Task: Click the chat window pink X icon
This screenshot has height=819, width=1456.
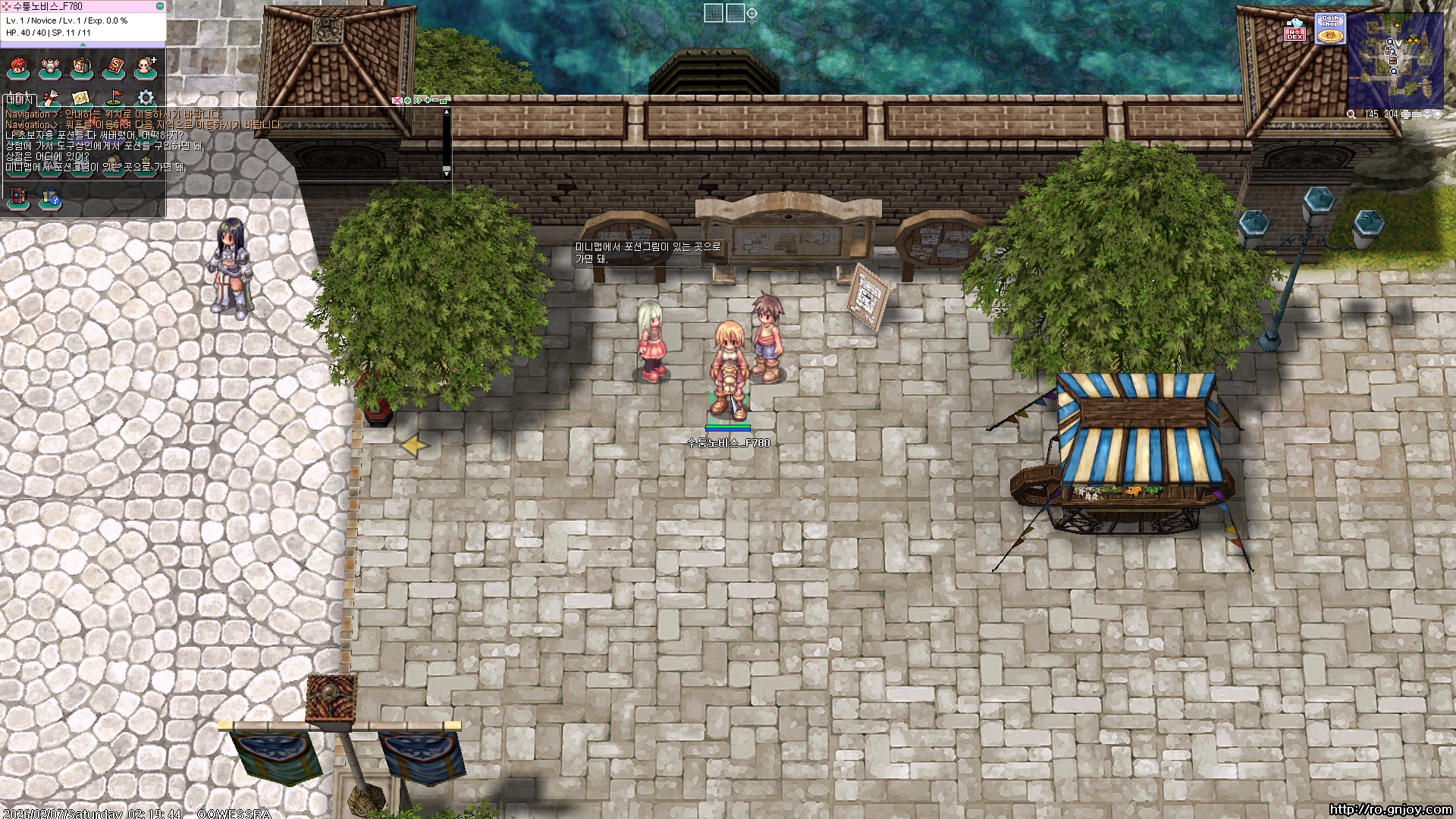Action: coord(397,100)
